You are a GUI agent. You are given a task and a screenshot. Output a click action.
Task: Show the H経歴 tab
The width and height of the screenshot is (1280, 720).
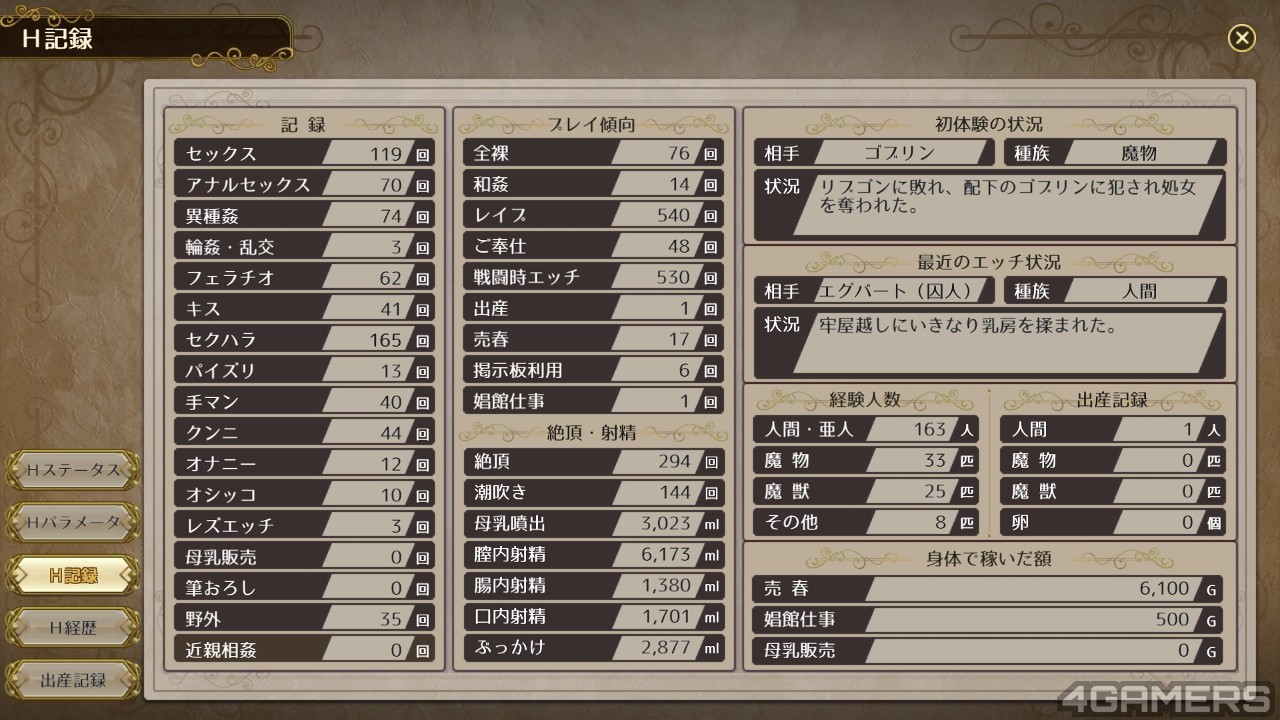(x=73, y=628)
